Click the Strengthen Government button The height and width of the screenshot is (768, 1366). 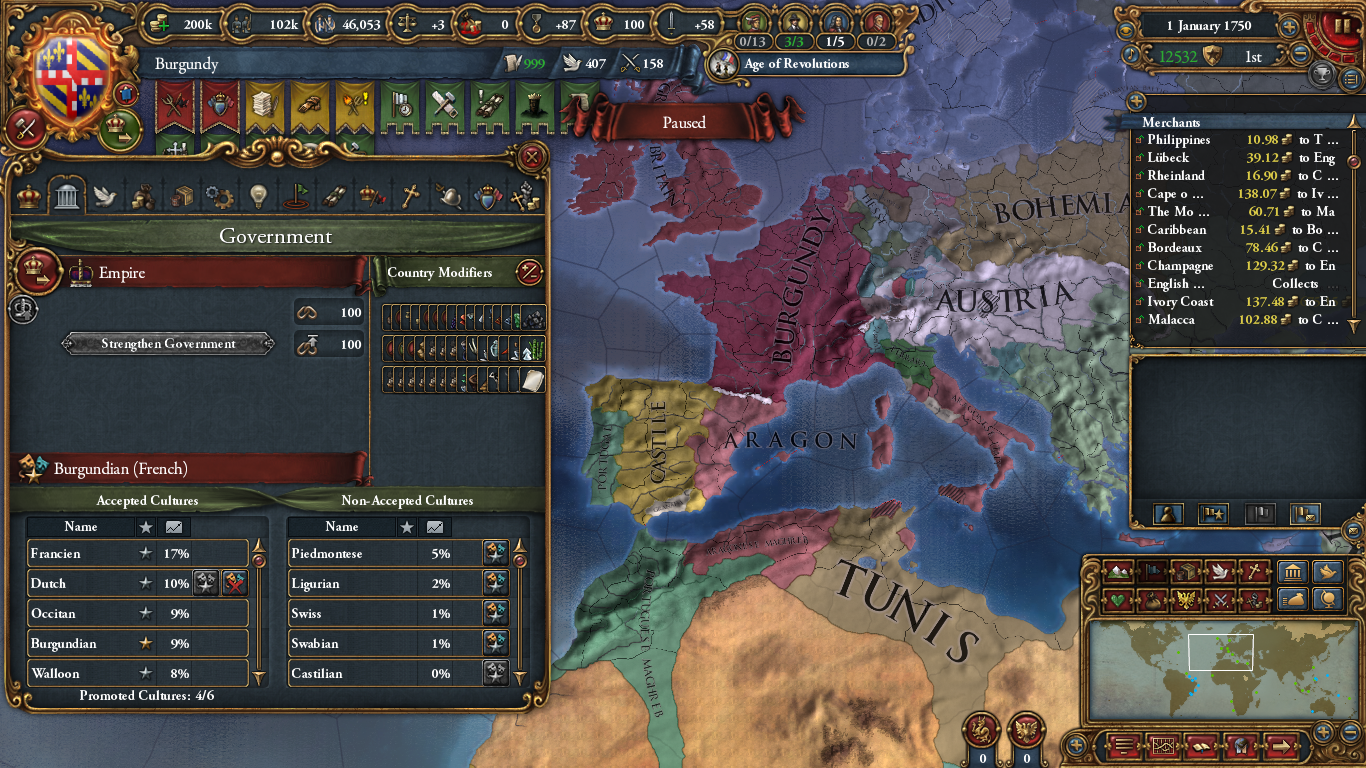[167, 343]
